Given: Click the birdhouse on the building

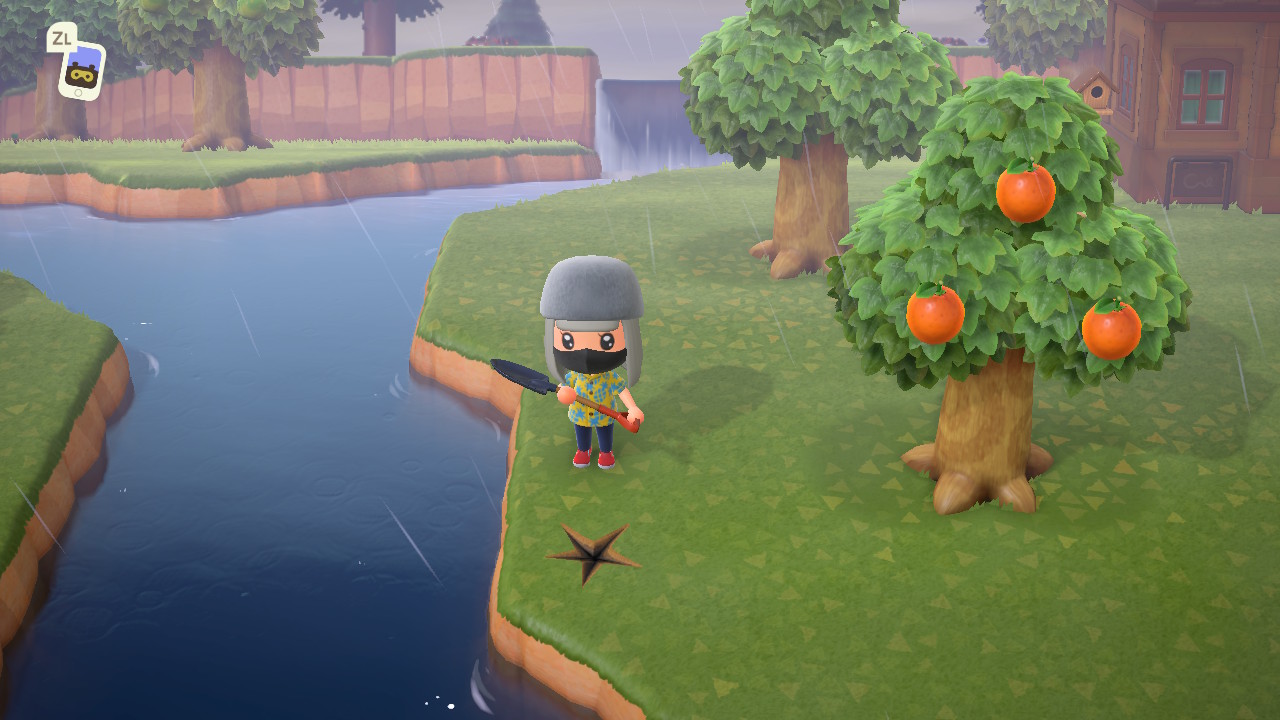Looking at the screenshot, I should (x=1098, y=91).
